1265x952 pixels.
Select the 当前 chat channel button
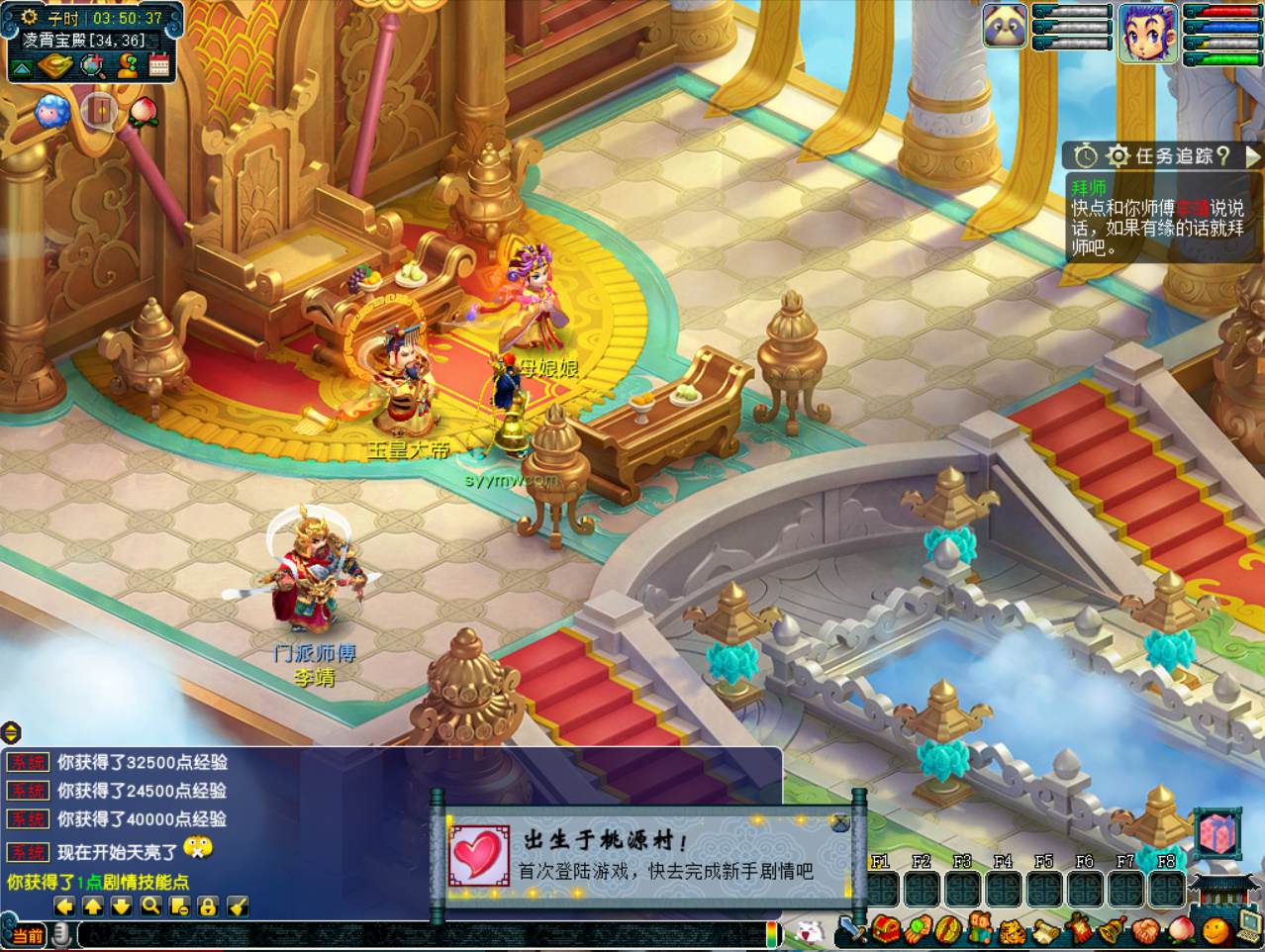(x=28, y=935)
